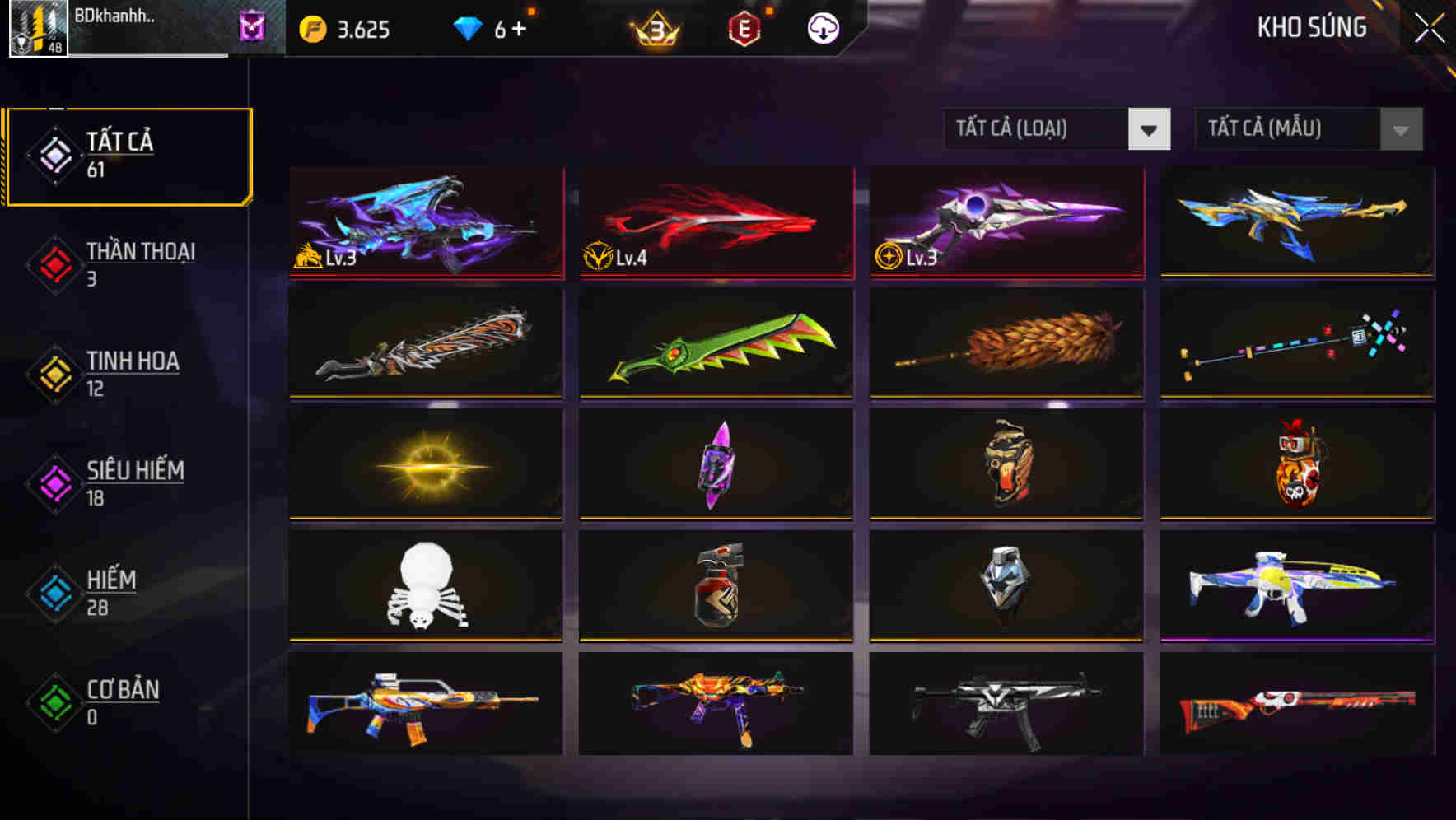Open the cloud download icon in top bar
This screenshot has height=820, width=1456.
[x=823, y=27]
